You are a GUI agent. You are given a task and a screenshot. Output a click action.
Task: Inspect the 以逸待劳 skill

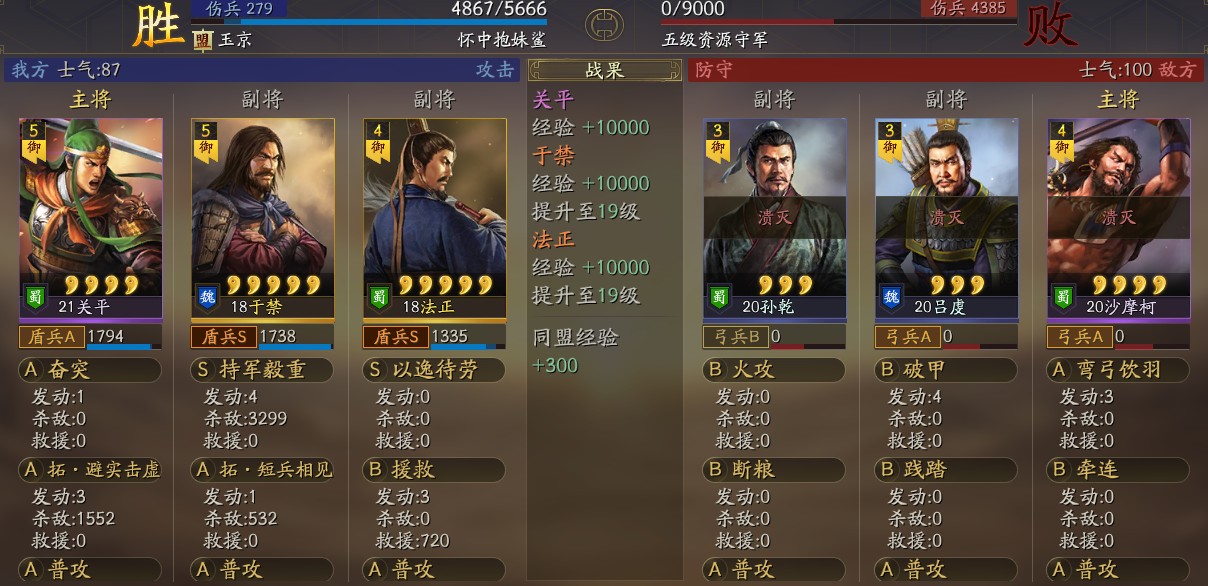[x=434, y=370]
